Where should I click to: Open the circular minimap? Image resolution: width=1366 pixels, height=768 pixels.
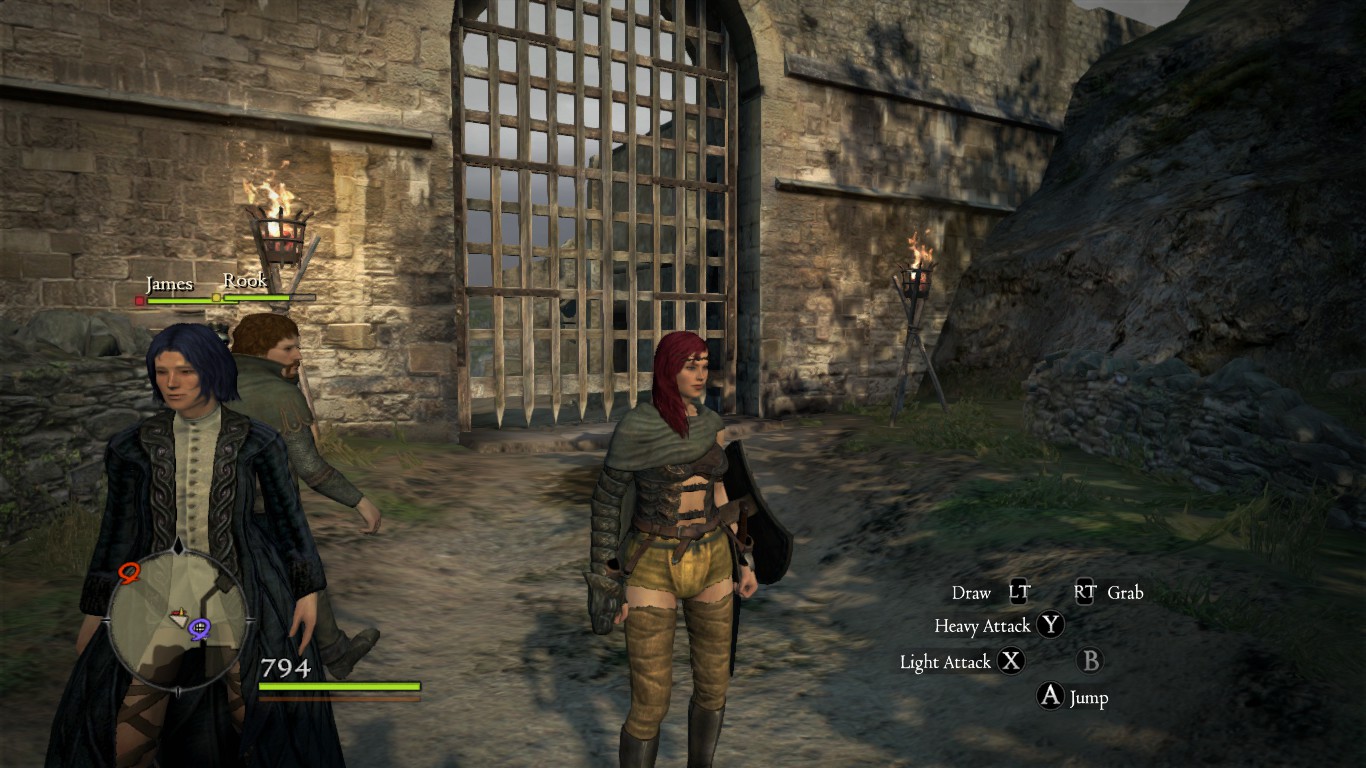click(177, 619)
